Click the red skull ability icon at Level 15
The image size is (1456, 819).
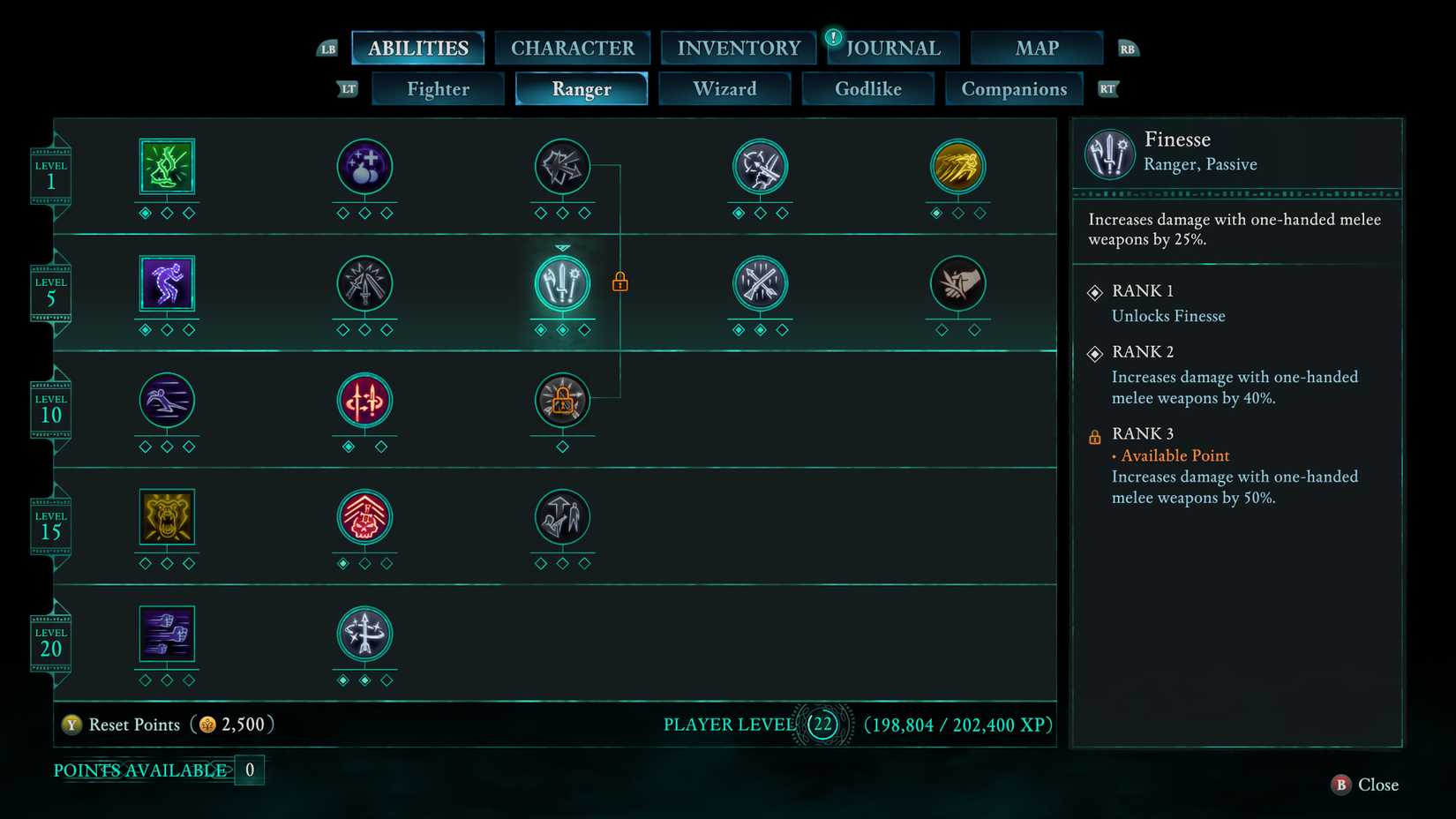point(364,519)
